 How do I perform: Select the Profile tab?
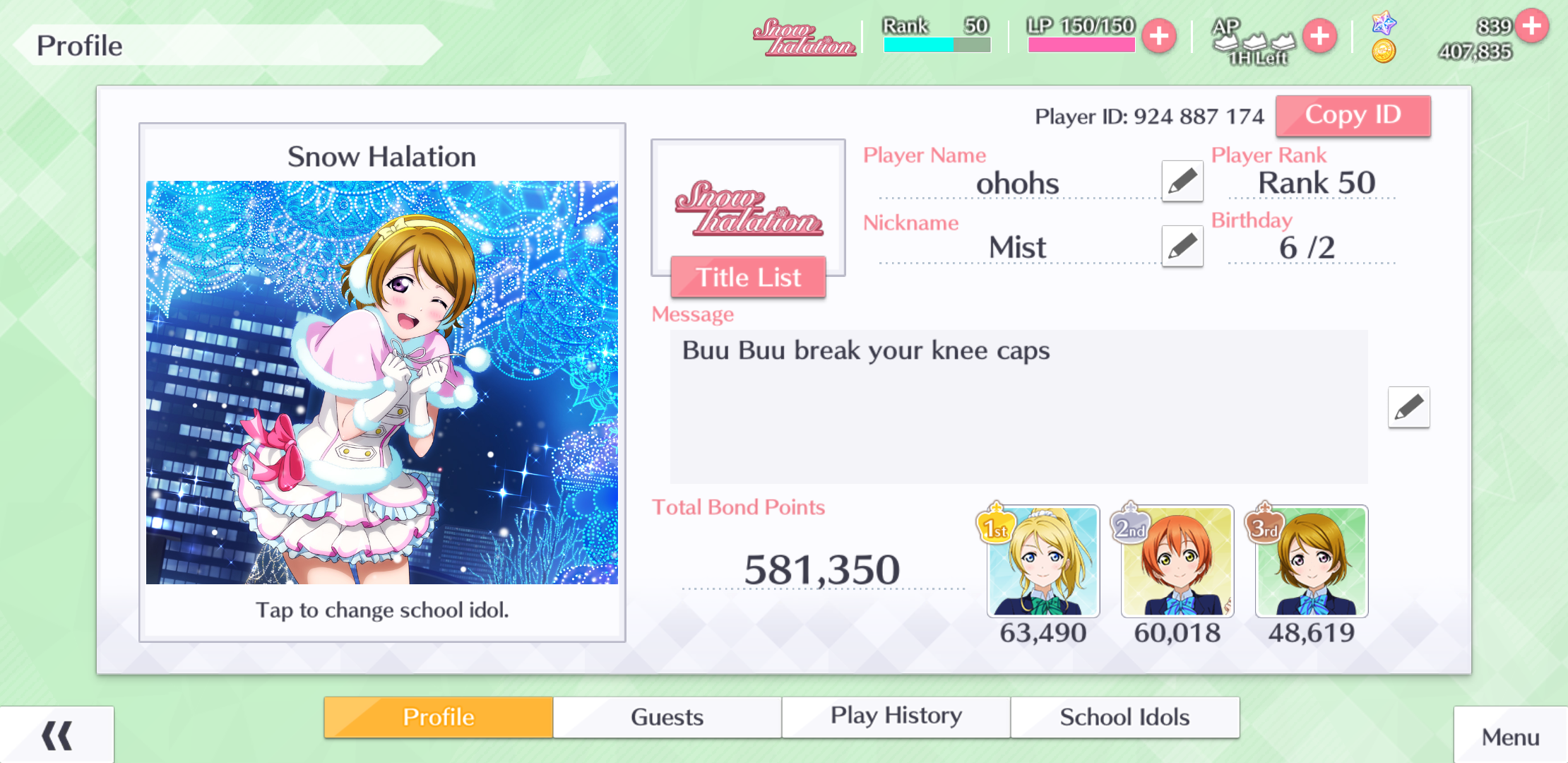tap(439, 717)
